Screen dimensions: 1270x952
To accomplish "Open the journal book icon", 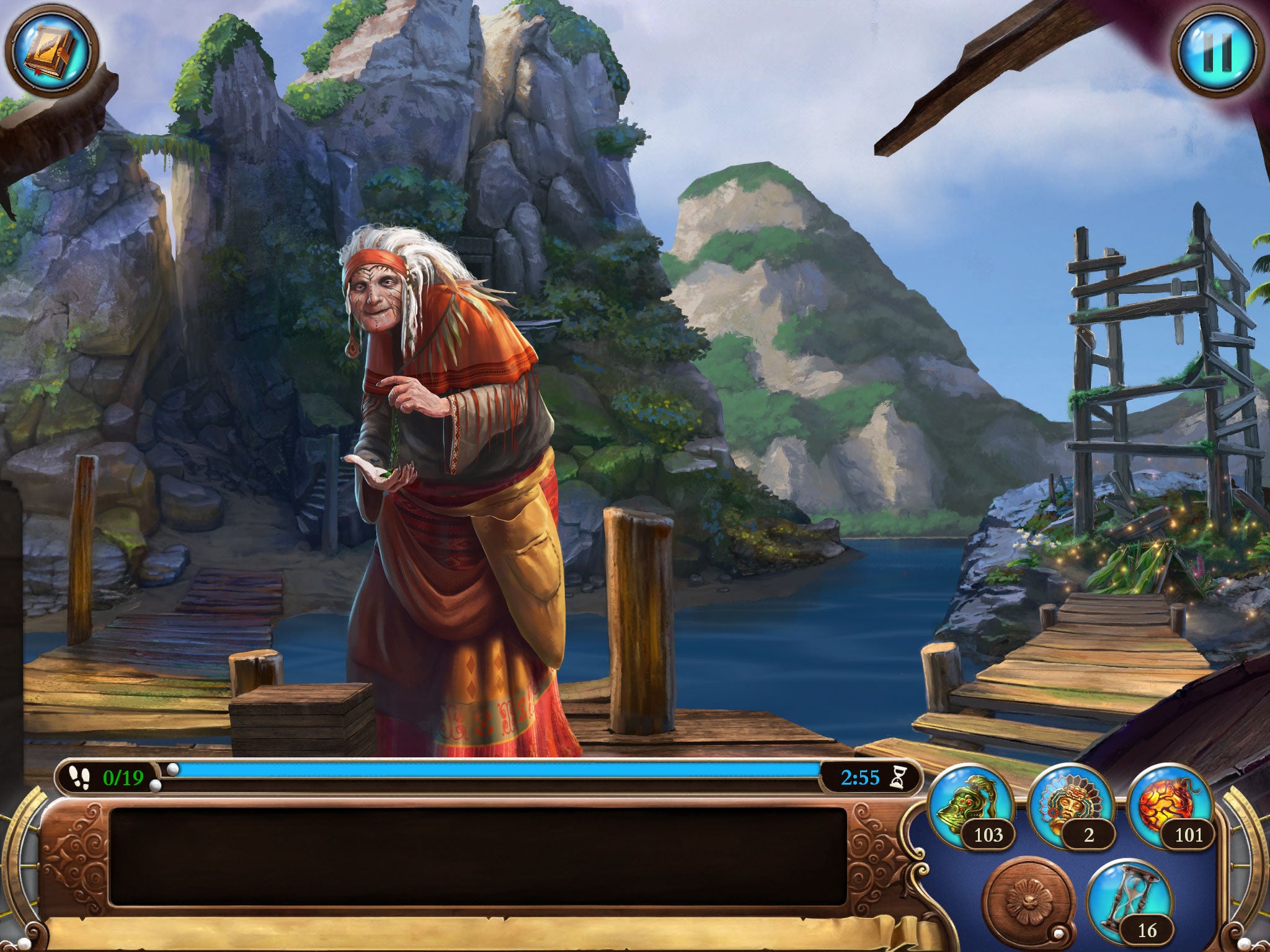I will pos(51,51).
